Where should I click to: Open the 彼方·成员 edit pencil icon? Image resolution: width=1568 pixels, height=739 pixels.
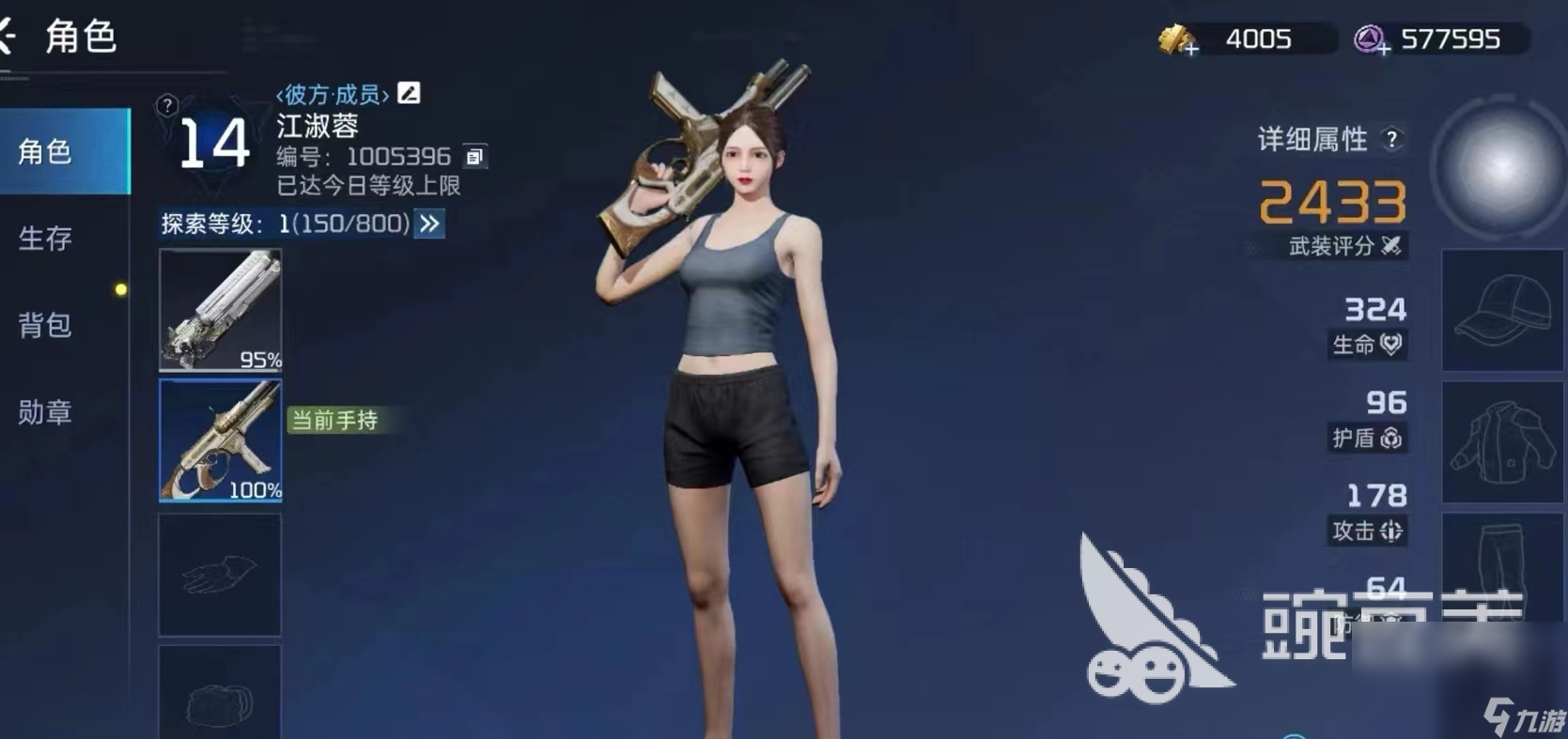tap(408, 92)
